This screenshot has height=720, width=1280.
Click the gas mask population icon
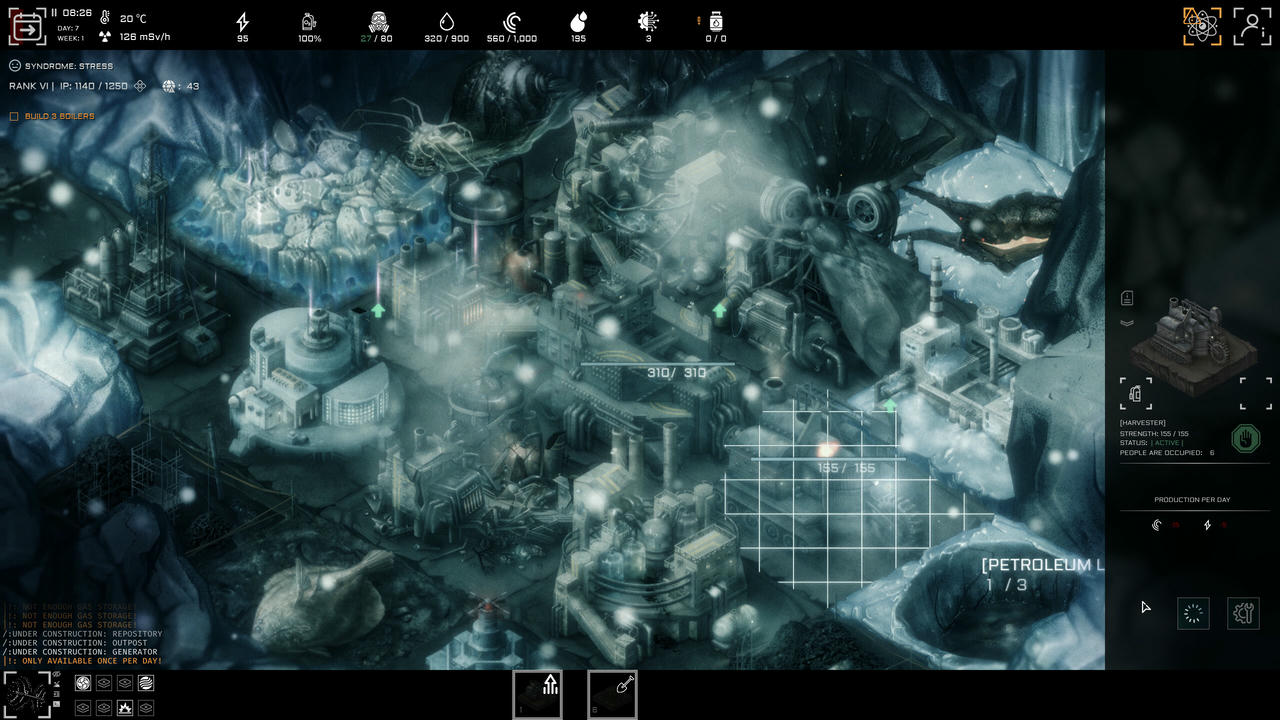(x=377, y=21)
